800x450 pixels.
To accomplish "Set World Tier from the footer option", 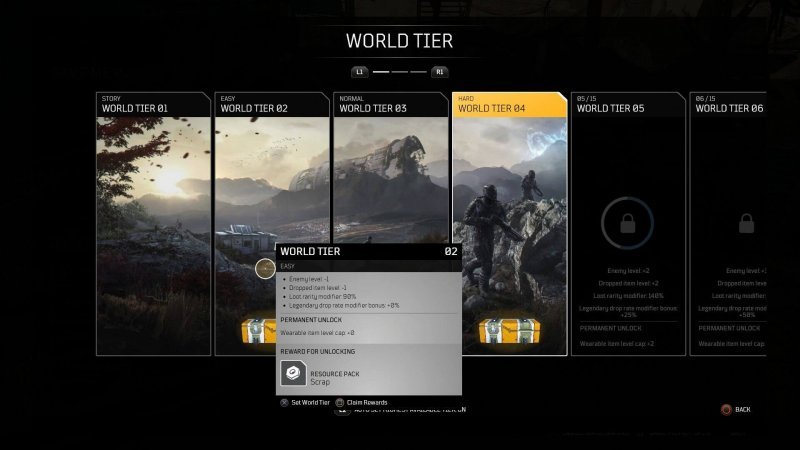I will [x=308, y=402].
